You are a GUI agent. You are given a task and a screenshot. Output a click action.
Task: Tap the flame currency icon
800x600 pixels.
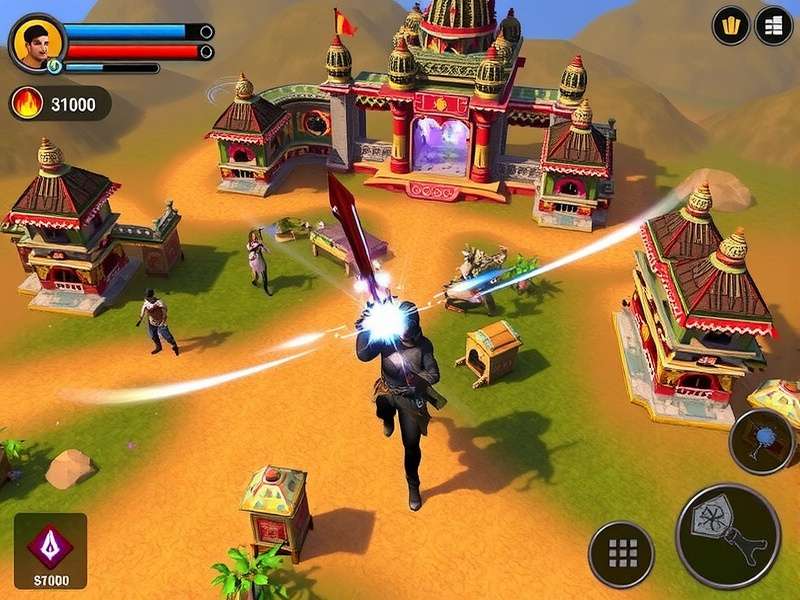click(x=27, y=103)
